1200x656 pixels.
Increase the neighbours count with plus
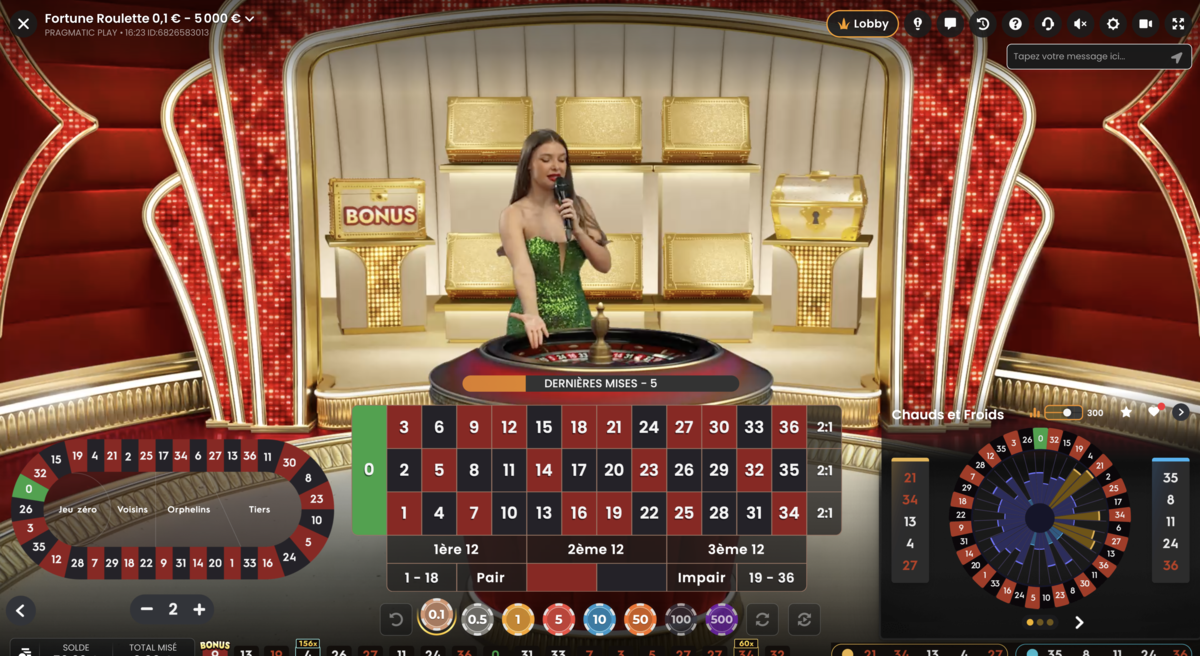(199, 609)
